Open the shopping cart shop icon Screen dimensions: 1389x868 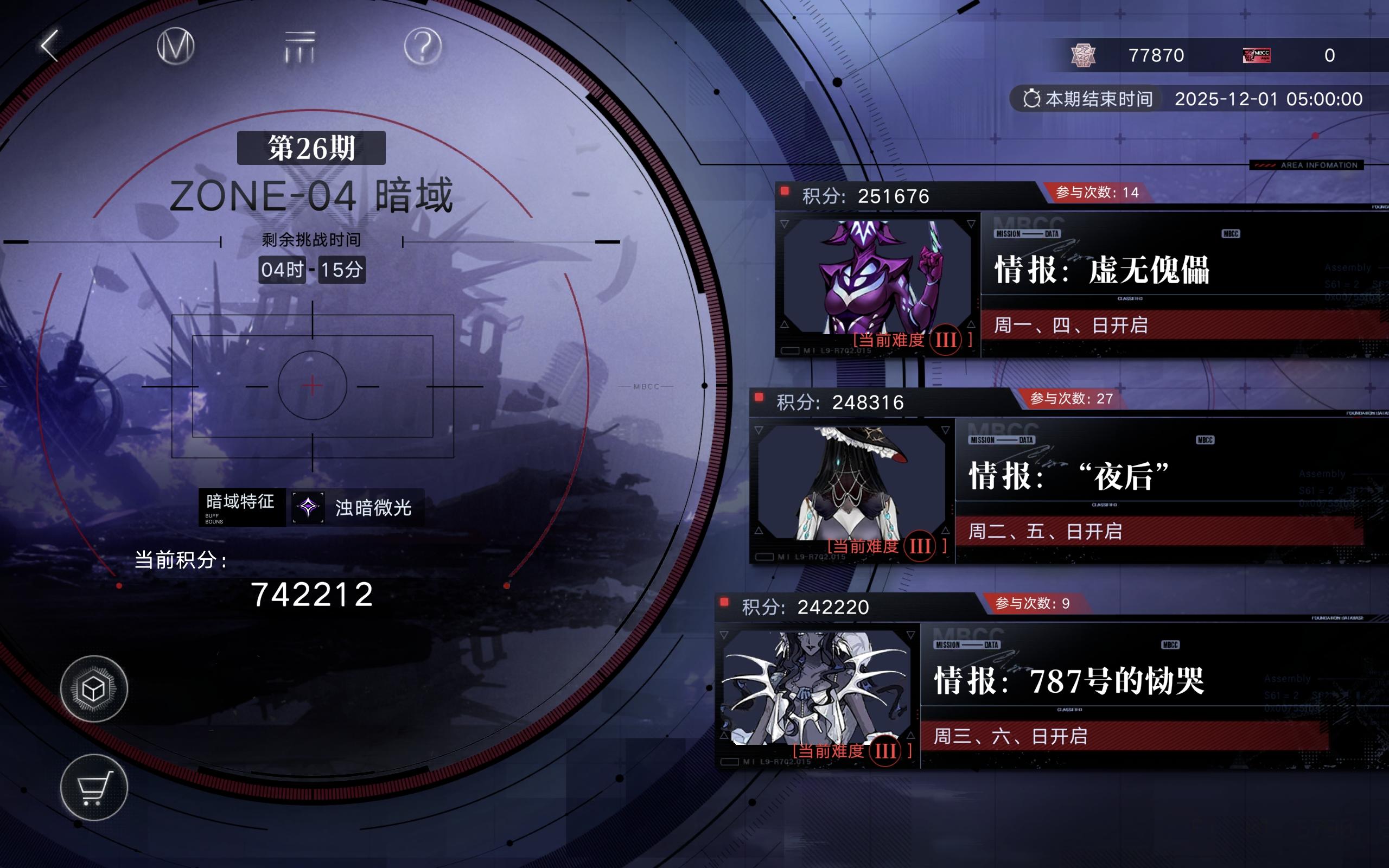click(x=95, y=788)
